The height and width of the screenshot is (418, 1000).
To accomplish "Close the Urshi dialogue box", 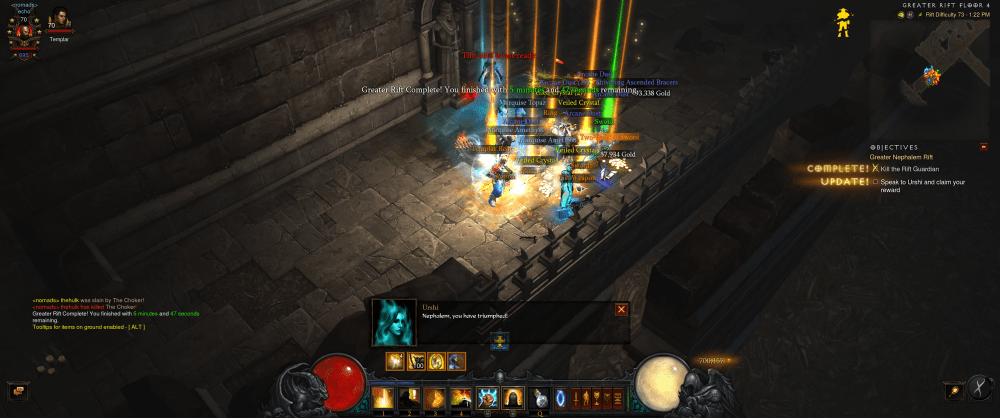I will (621, 309).
